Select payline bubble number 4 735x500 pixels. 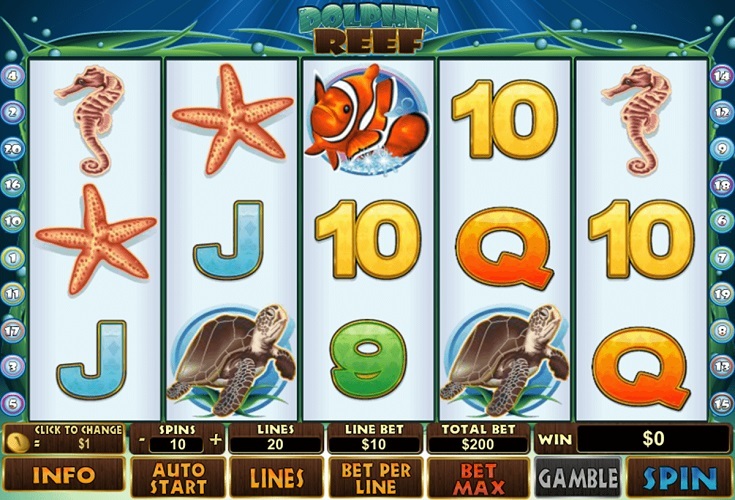pos(14,75)
